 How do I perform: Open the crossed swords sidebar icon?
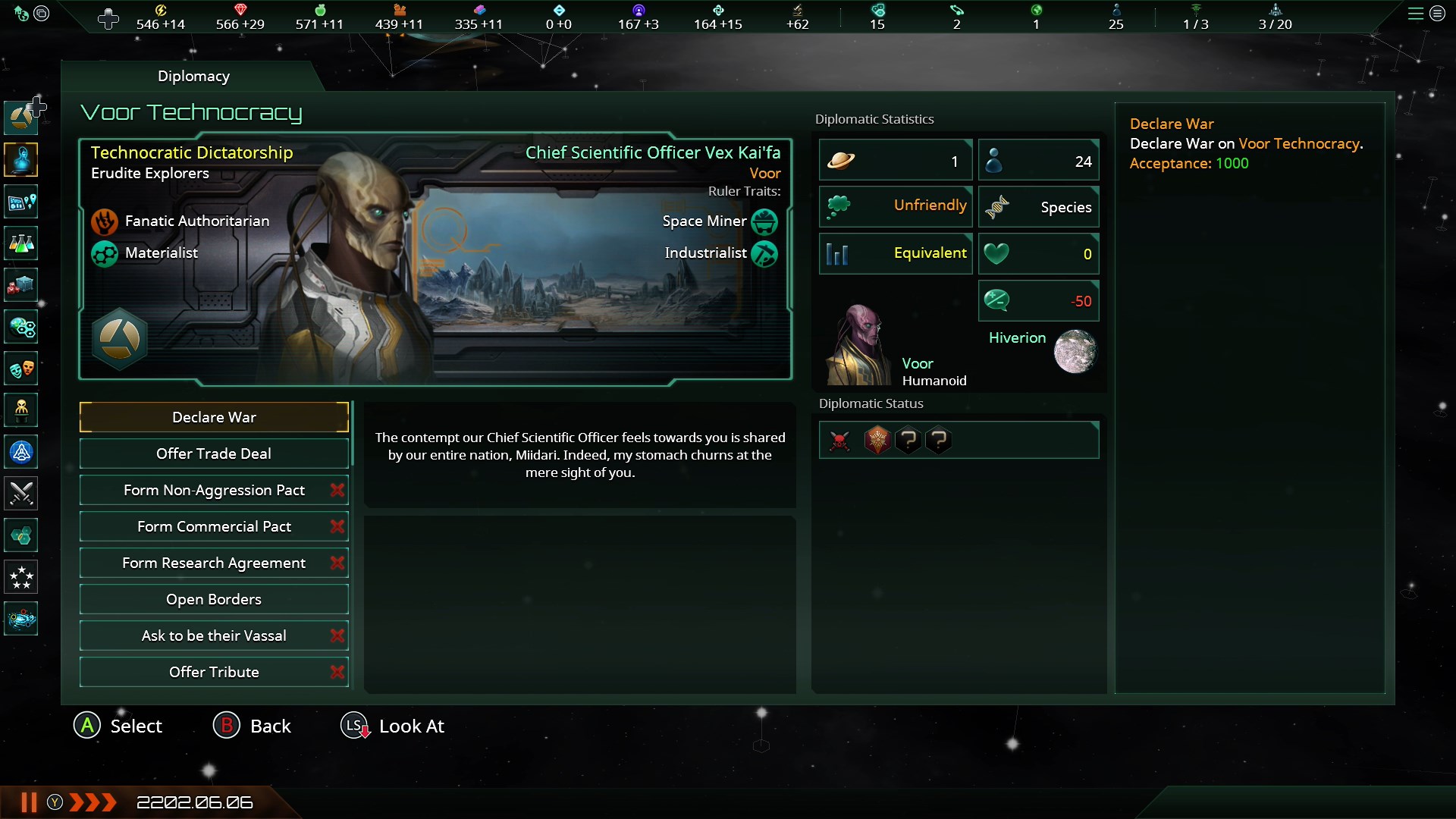click(x=21, y=494)
